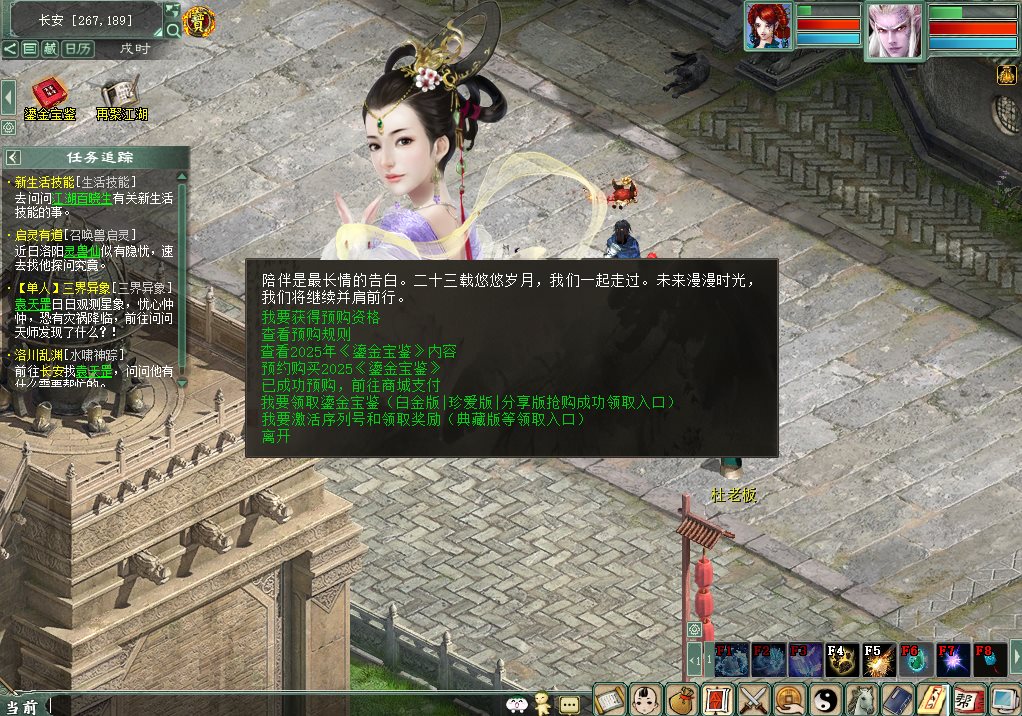1022x716 pixels.
Task: Select the activate serial number (典藏版) option
Action: tap(423, 419)
